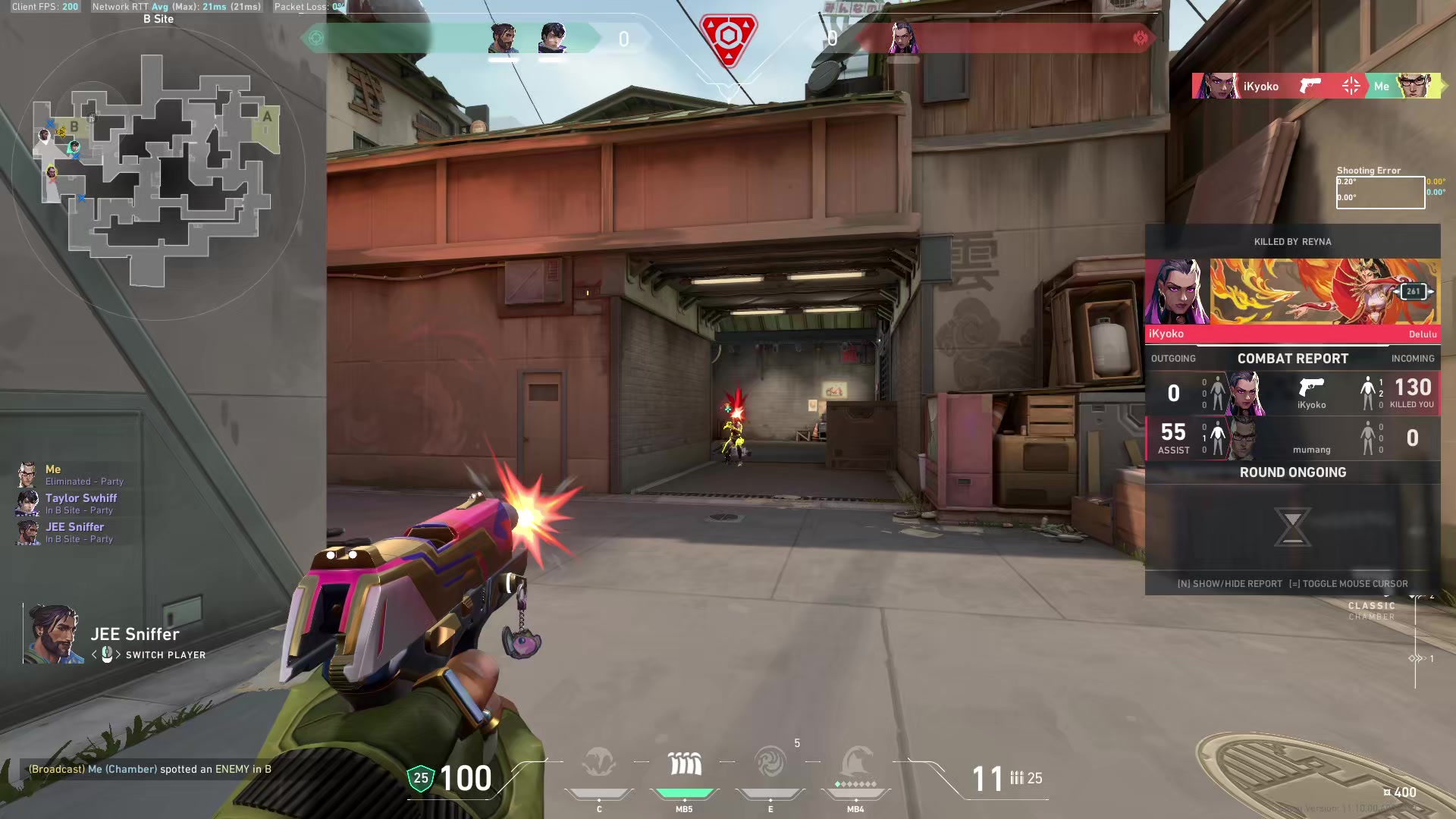
Task: Activate the MB5 ability icon
Action: point(684,763)
